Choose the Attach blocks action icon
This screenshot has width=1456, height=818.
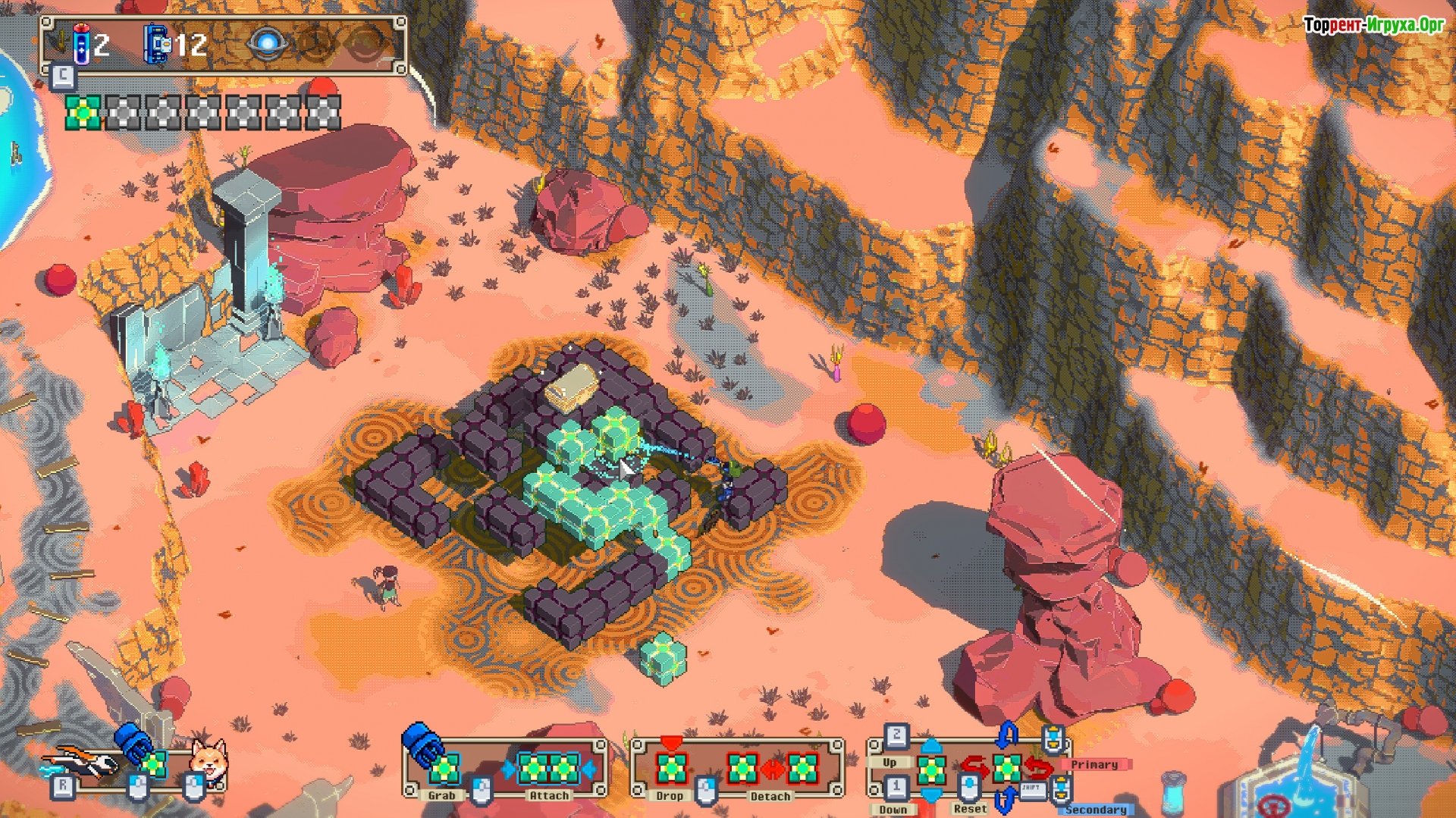click(x=548, y=769)
